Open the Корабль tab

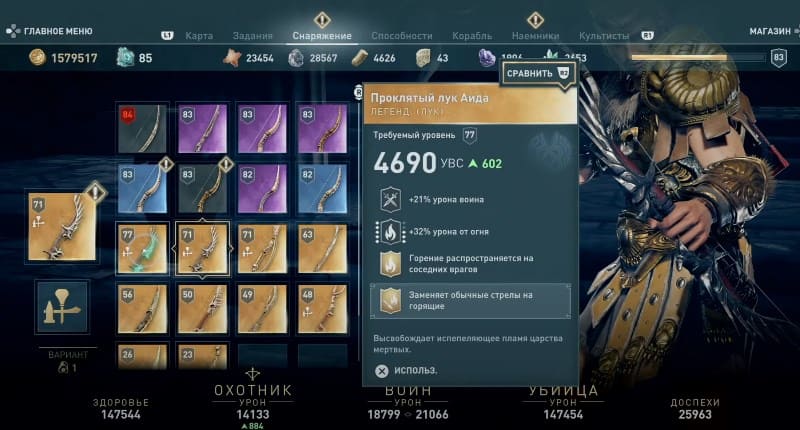472,36
